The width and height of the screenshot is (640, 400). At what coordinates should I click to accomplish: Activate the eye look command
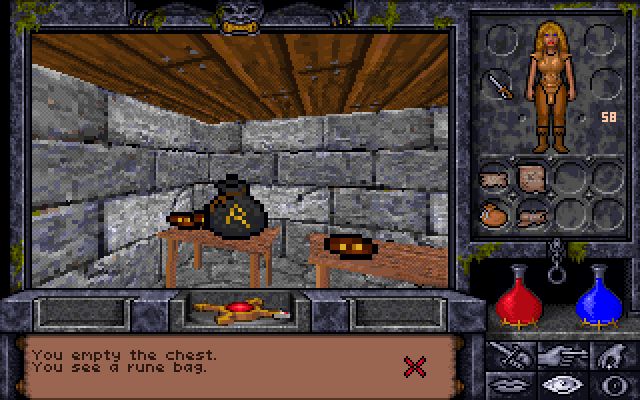pyautogui.click(x=558, y=383)
